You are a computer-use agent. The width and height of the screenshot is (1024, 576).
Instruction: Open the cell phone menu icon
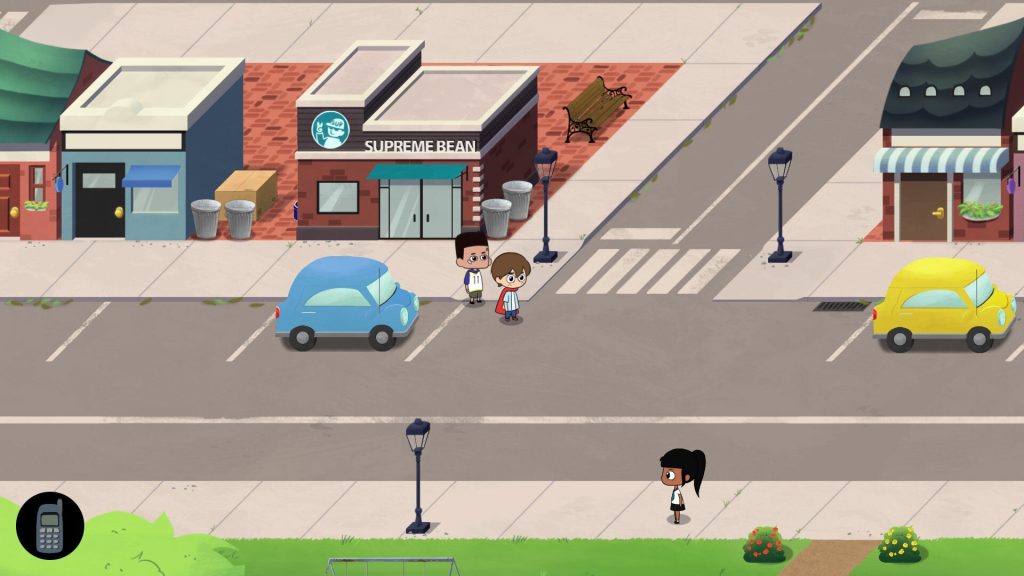tap(49, 526)
